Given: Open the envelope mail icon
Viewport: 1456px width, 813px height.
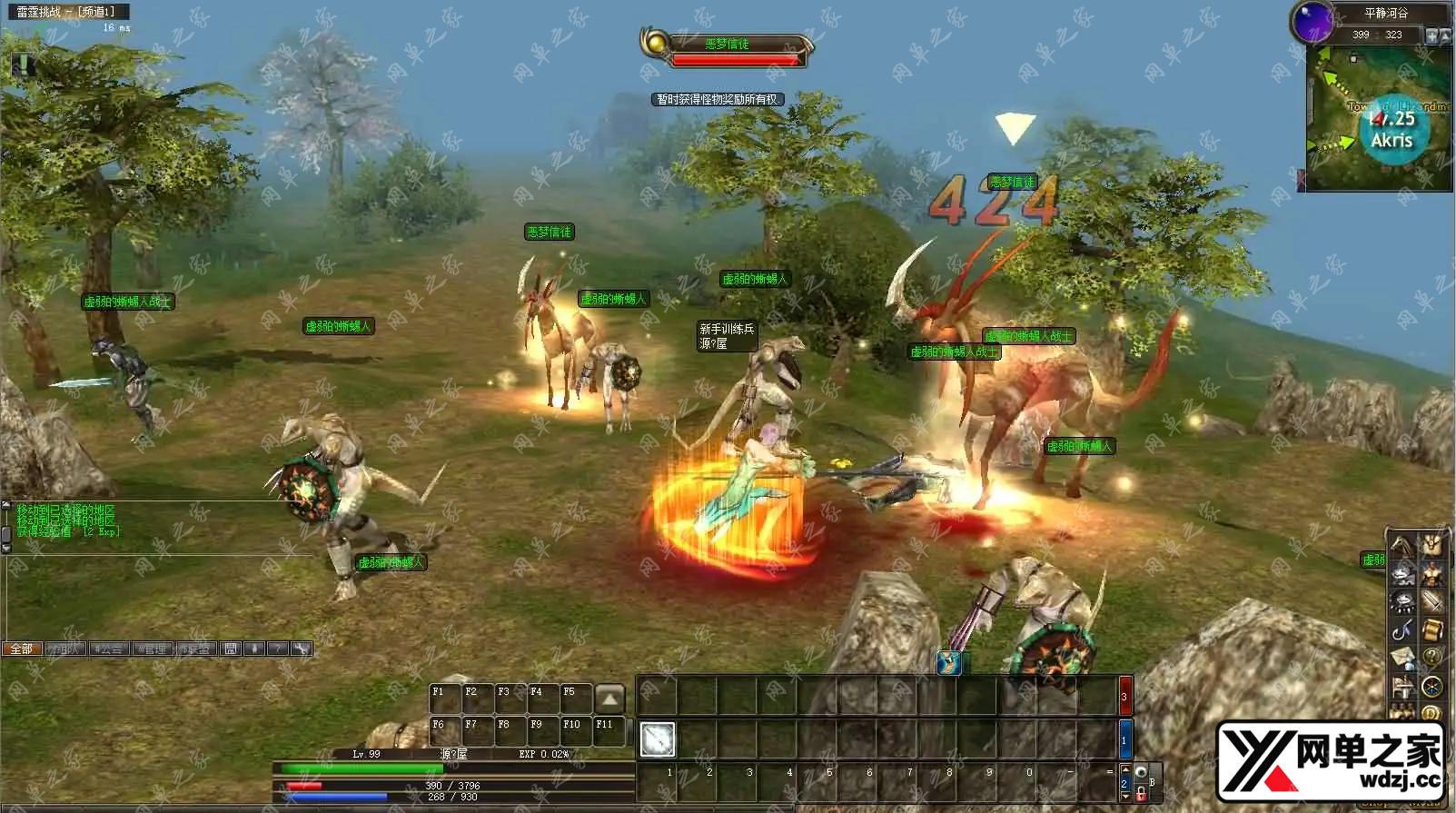Looking at the screenshot, I should pyautogui.click(x=1403, y=657).
